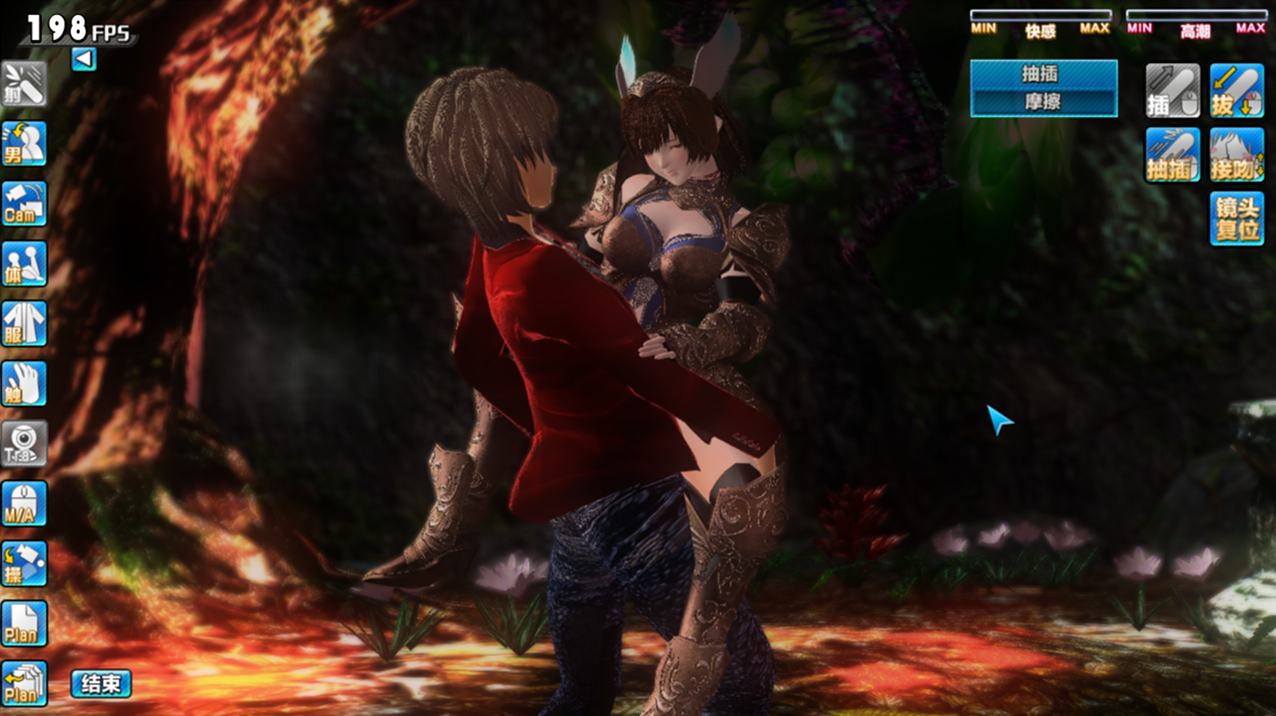Open the 服 clothing menu icon

[24, 324]
